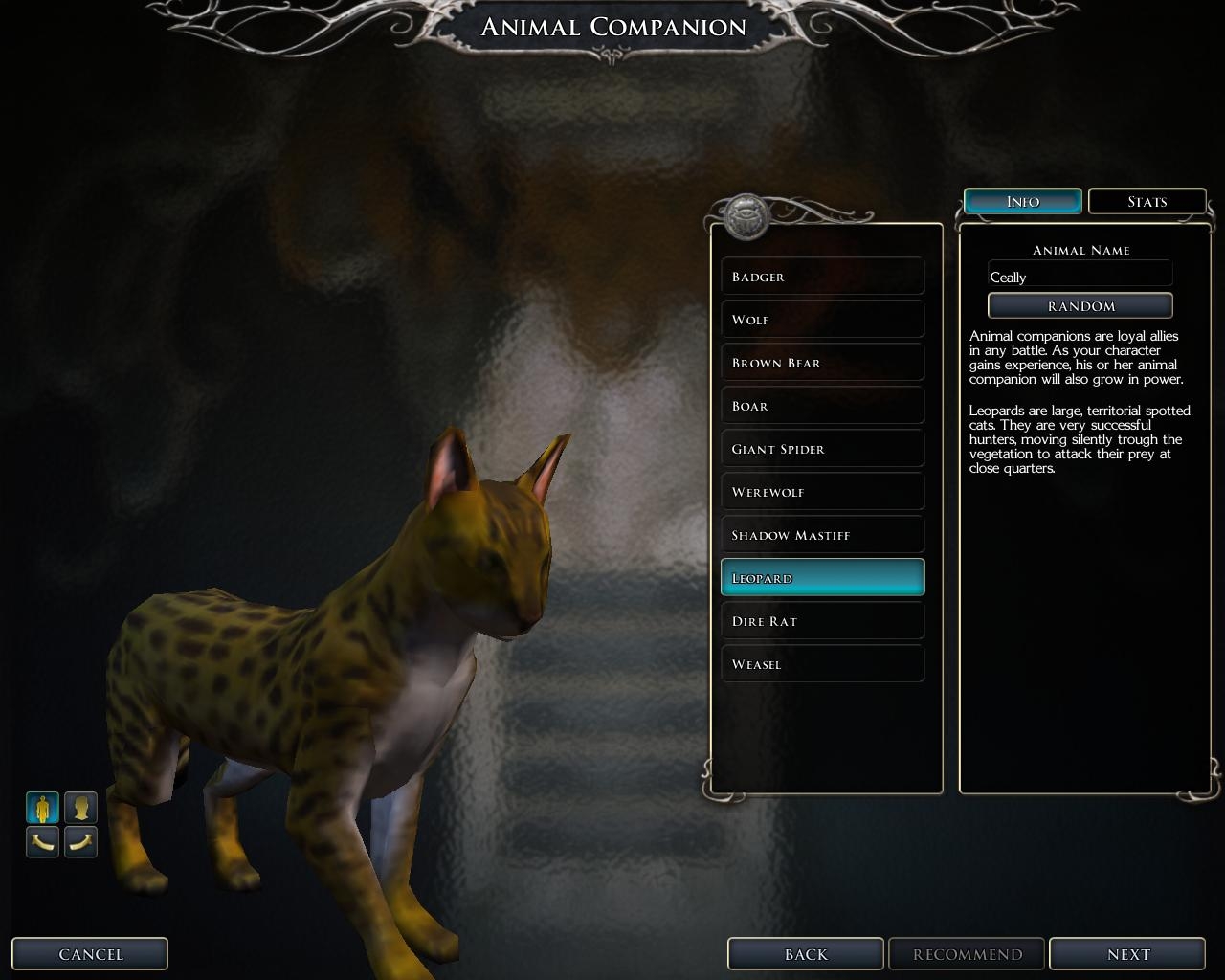
Task: Choose the Giant Spider entry
Action: pyautogui.click(x=822, y=449)
